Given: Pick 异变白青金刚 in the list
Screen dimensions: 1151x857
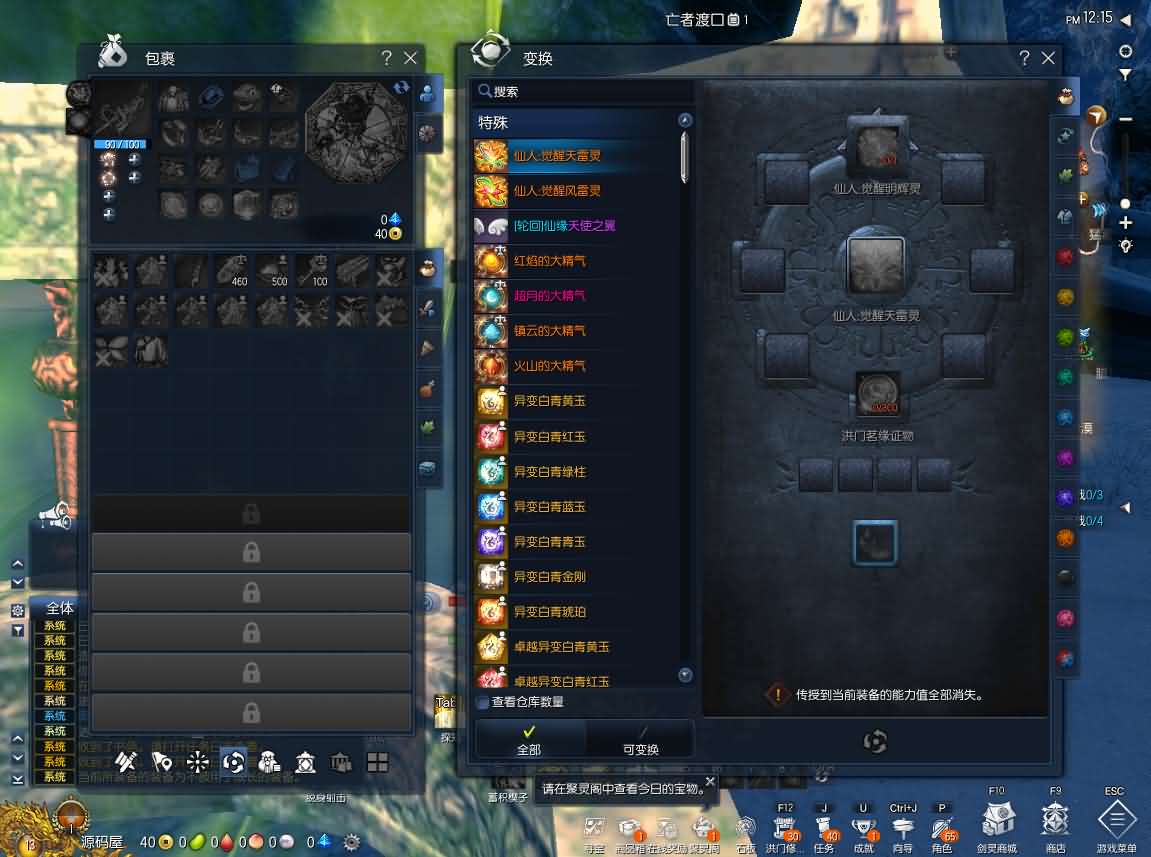Looking at the screenshot, I should [549, 576].
